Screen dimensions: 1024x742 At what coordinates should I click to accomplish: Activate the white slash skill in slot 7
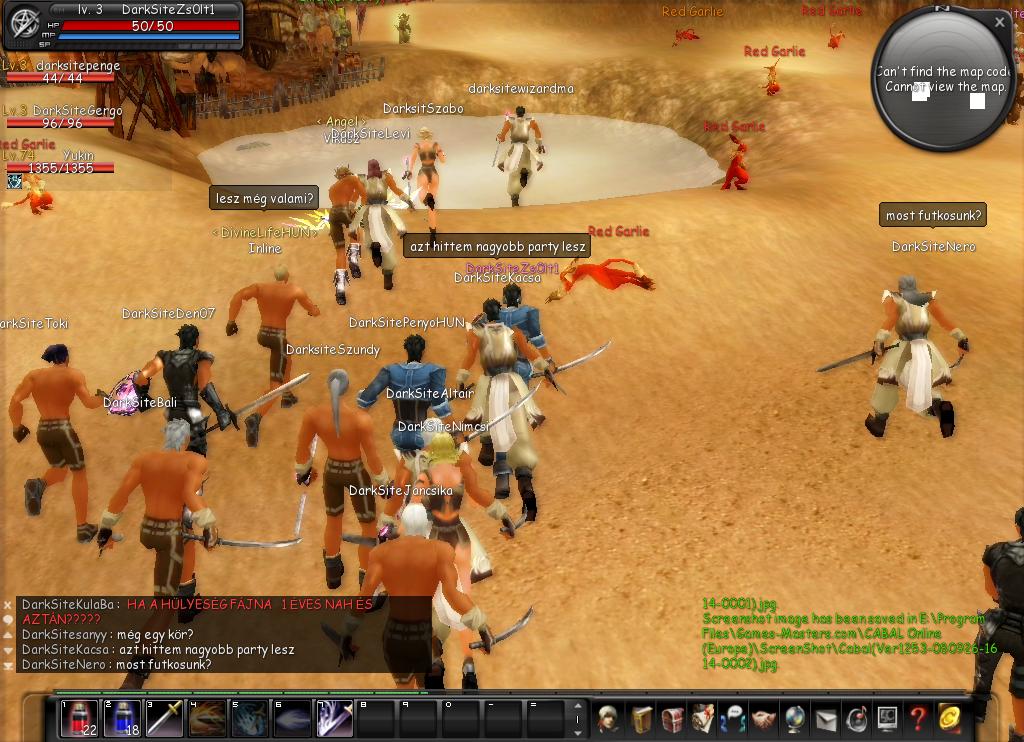pos(334,718)
